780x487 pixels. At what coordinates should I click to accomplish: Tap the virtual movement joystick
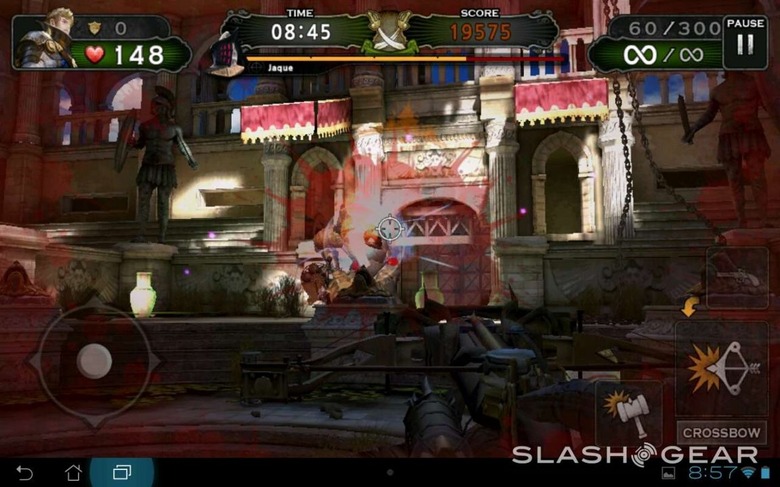[95, 360]
